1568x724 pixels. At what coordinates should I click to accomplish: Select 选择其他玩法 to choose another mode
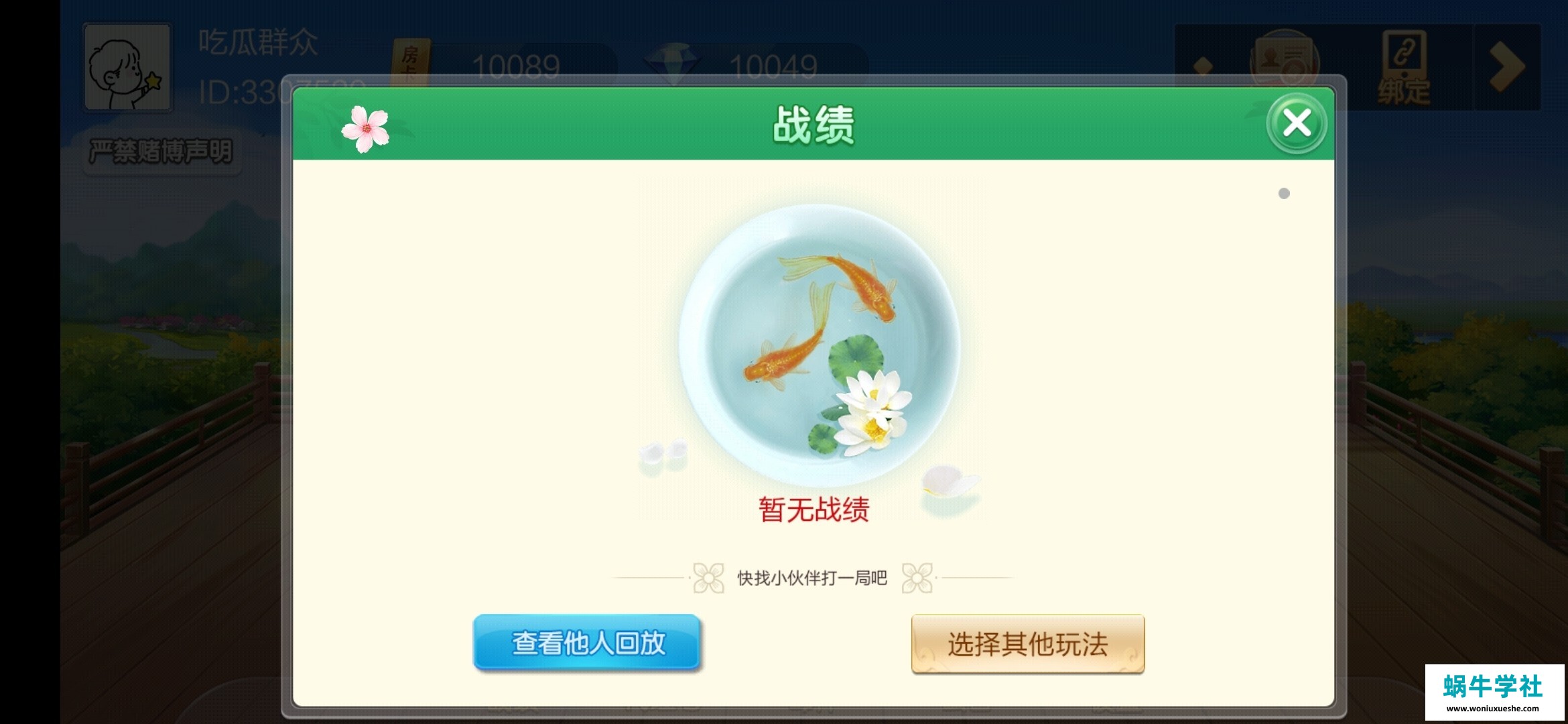click(x=1027, y=642)
